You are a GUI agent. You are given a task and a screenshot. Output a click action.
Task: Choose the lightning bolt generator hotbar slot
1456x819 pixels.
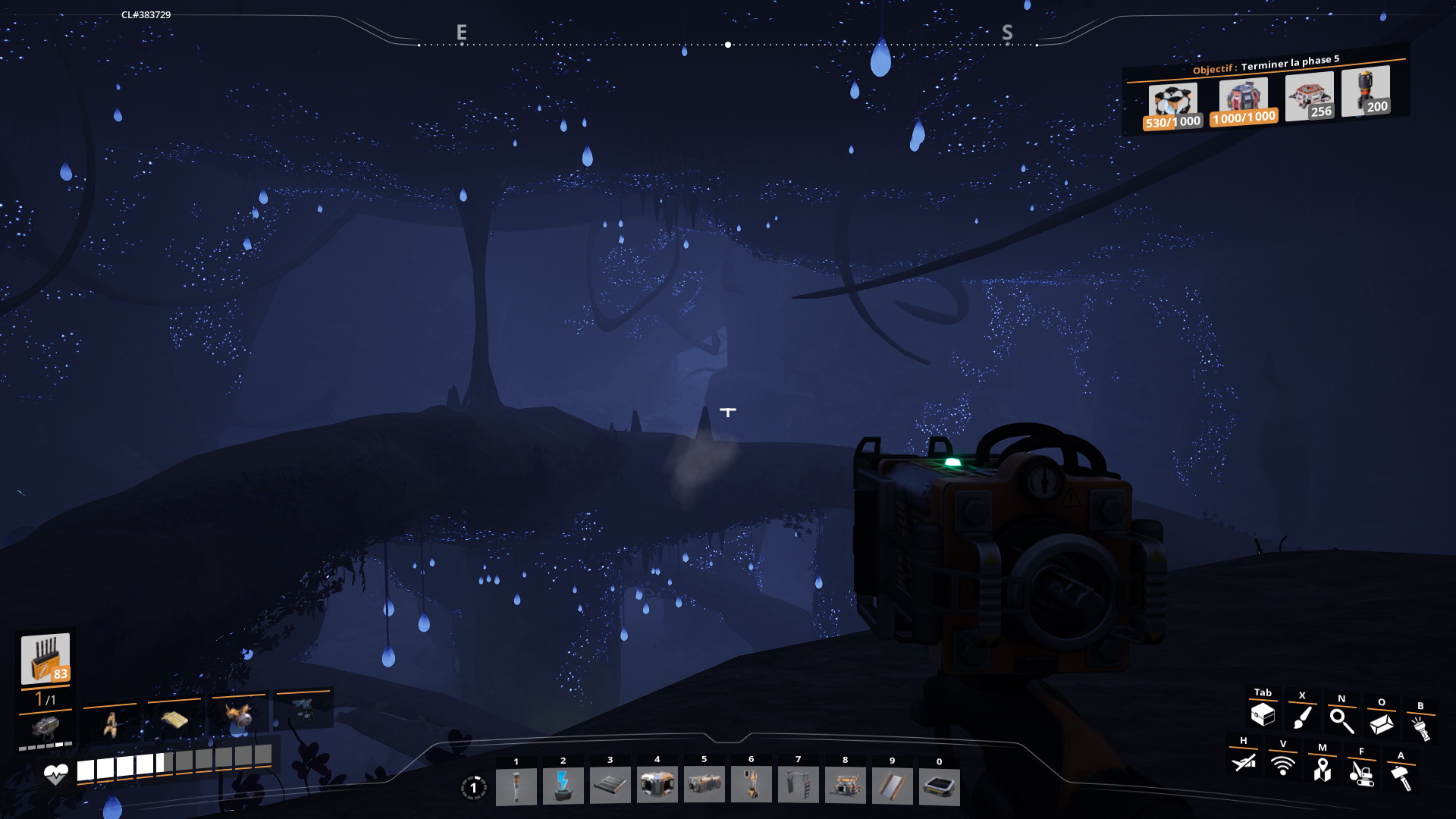pos(563,786)
